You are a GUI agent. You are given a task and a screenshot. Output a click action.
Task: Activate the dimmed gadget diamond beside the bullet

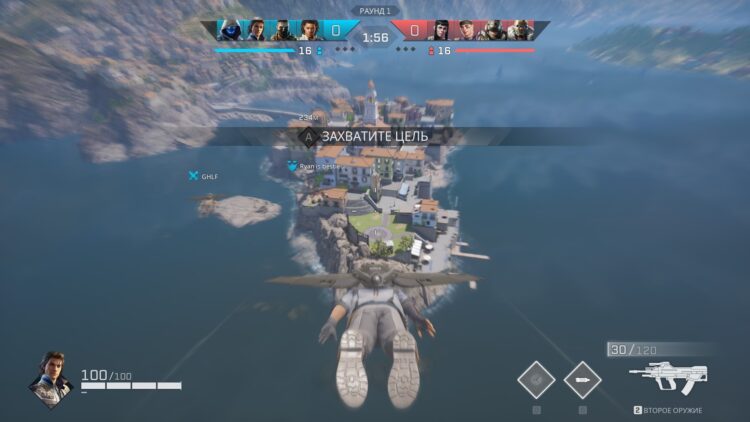point(536,379)
